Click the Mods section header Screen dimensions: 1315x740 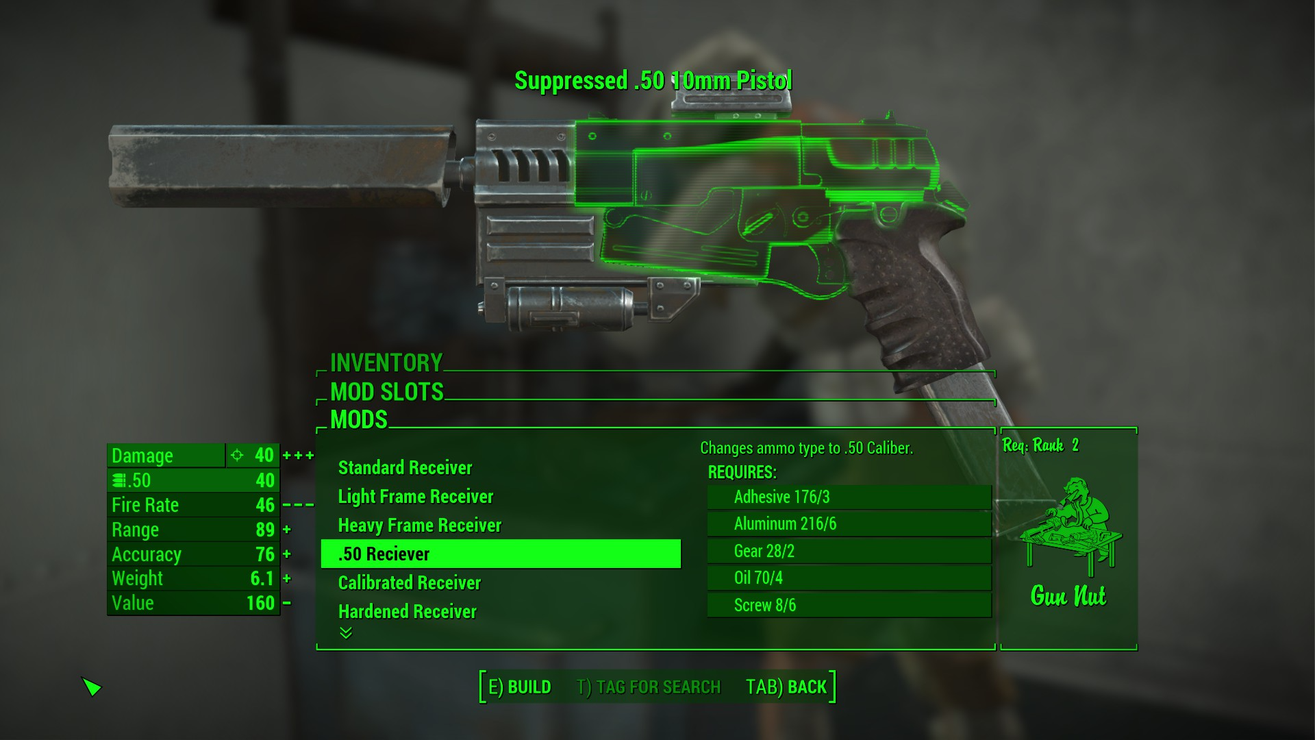click(359, 420)
